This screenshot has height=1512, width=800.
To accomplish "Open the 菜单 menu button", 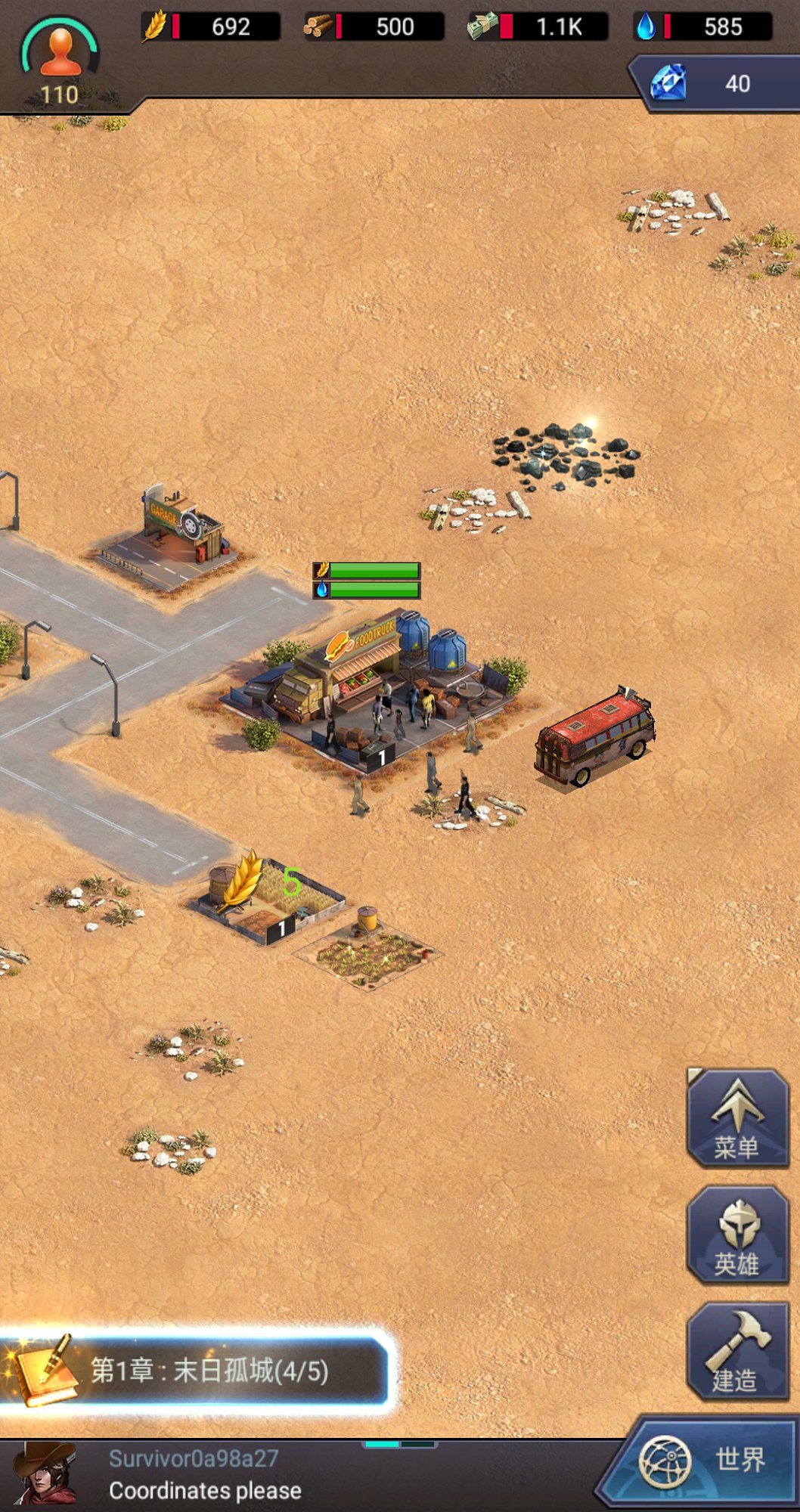I will [737, 1118].
